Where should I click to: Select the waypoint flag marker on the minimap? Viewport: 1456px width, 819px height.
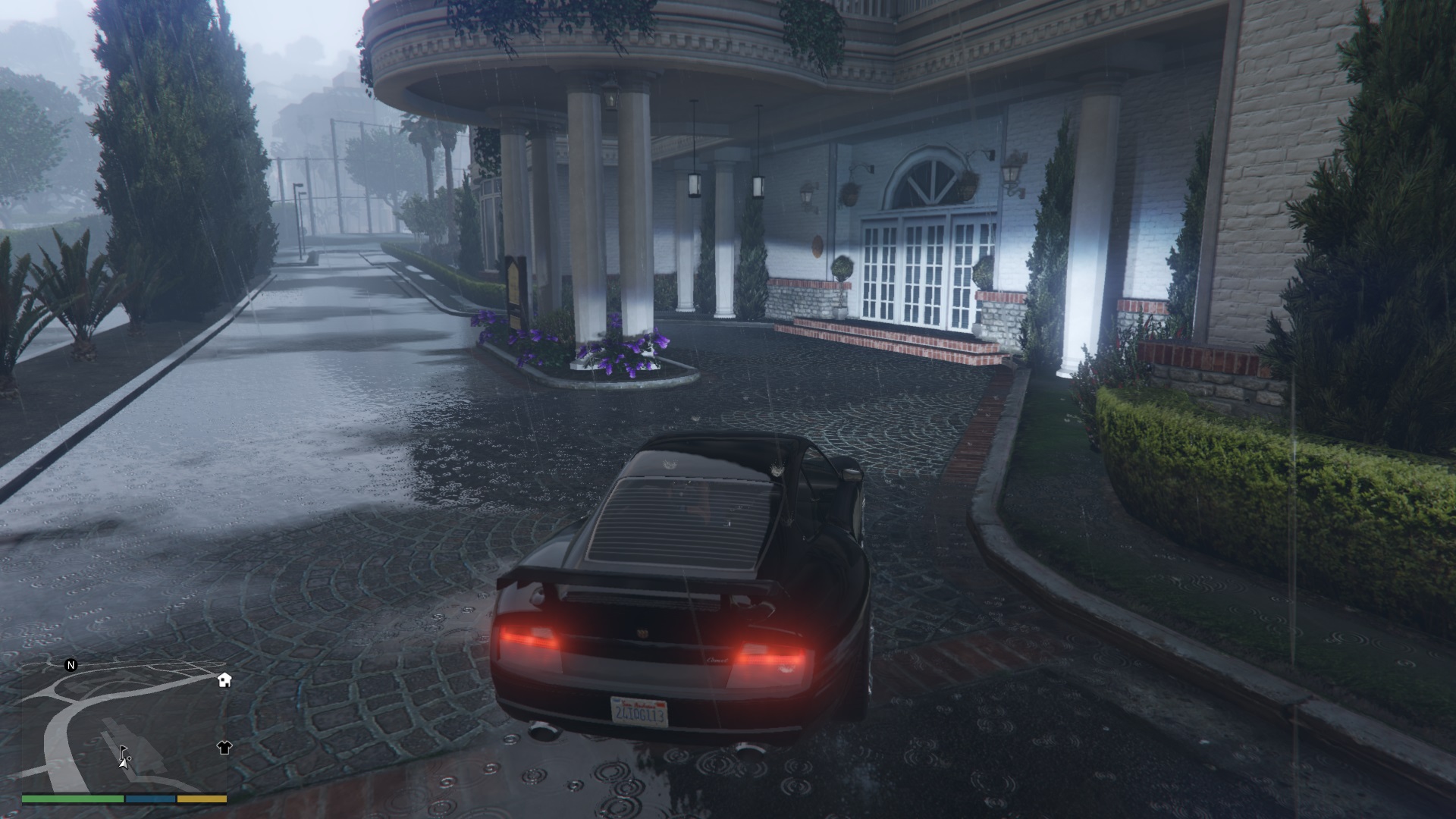pyautogui.click(x=123, y=752)
